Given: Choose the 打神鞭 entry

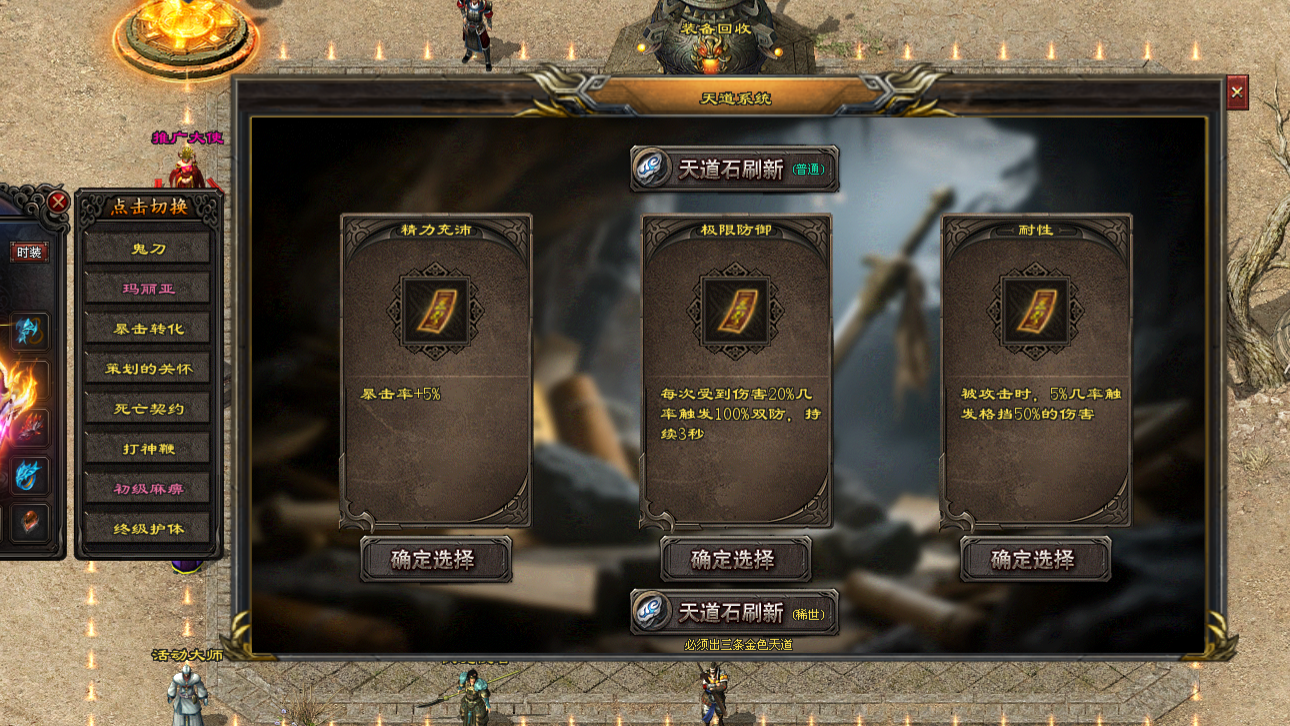Looking at the screenshot, I should 147,448.
